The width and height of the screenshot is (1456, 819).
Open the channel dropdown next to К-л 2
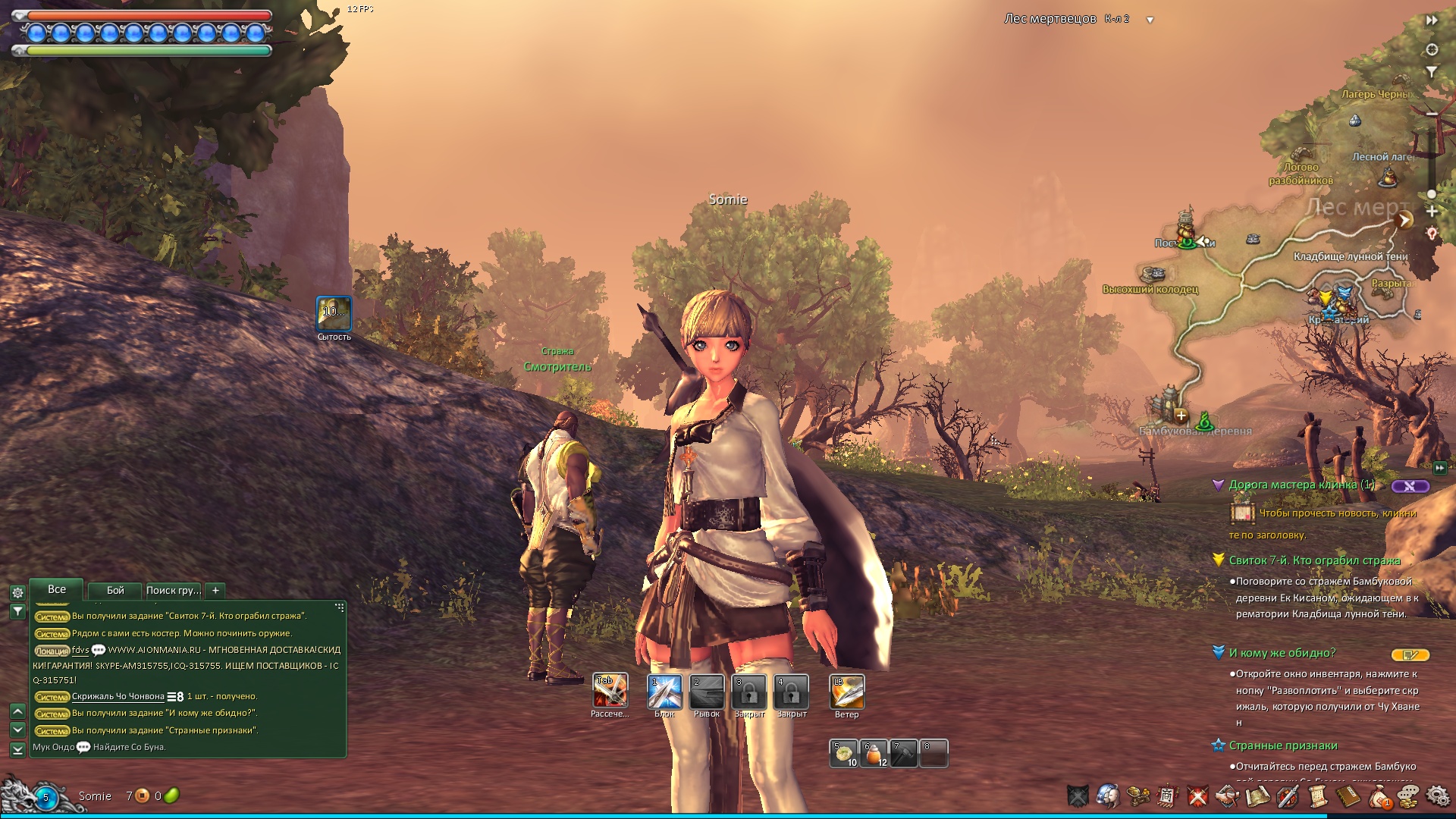click(x=1150, y=20)
